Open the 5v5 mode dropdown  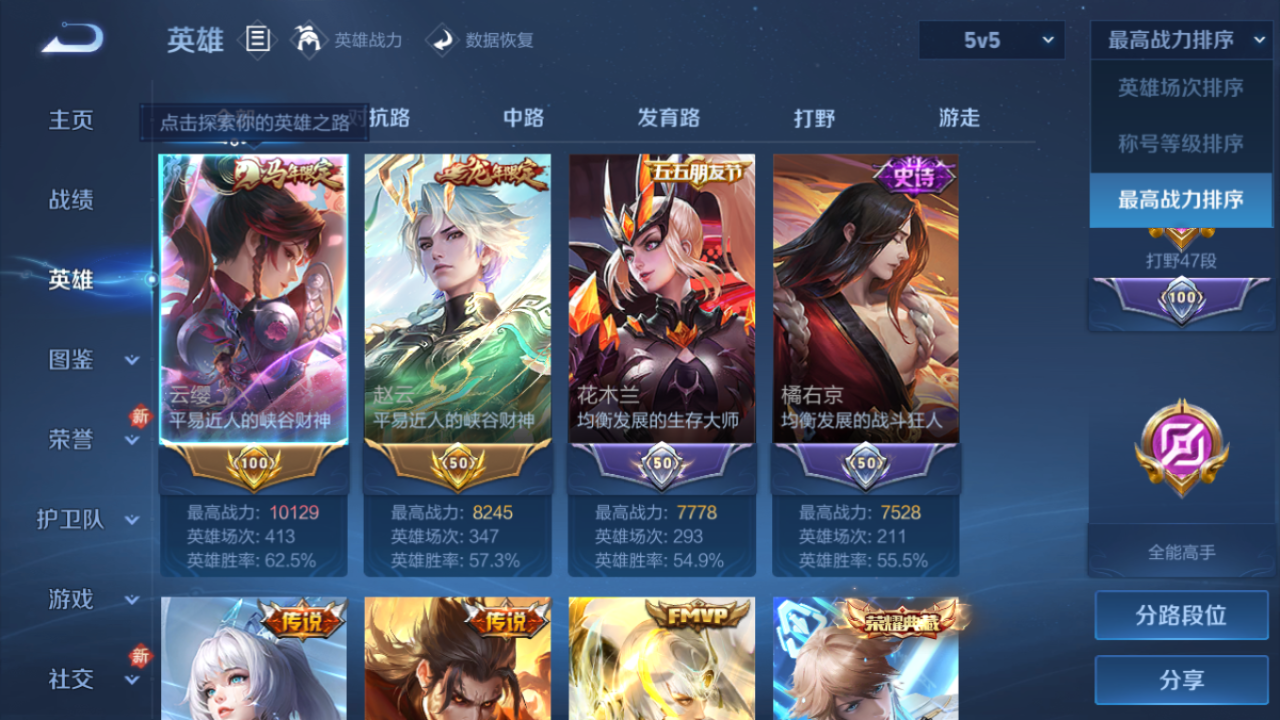pyautogui.click(x=990, y=40)
